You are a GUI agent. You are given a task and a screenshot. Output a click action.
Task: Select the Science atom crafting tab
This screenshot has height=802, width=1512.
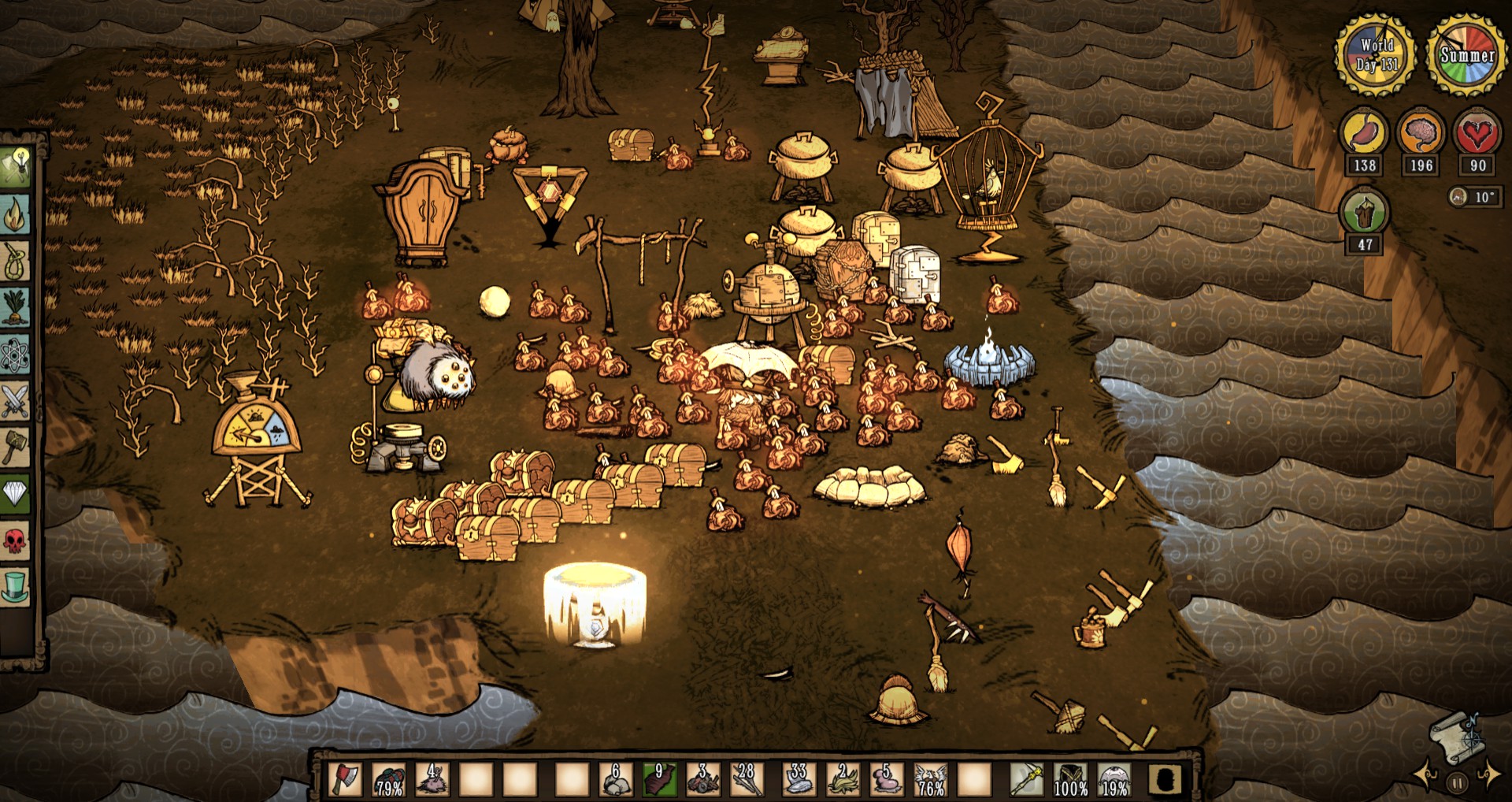tap(16, 355)
